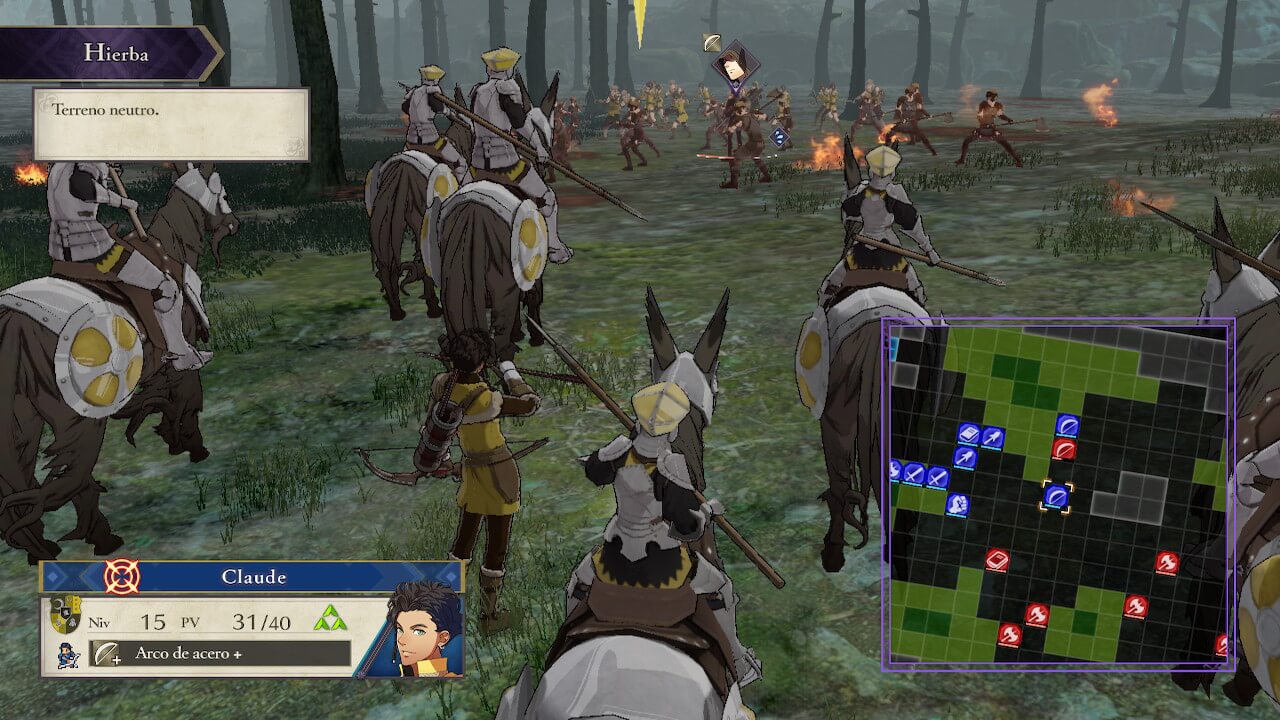
Task: Click Claude's class sprite icon
Action: (x=65, y=656)
